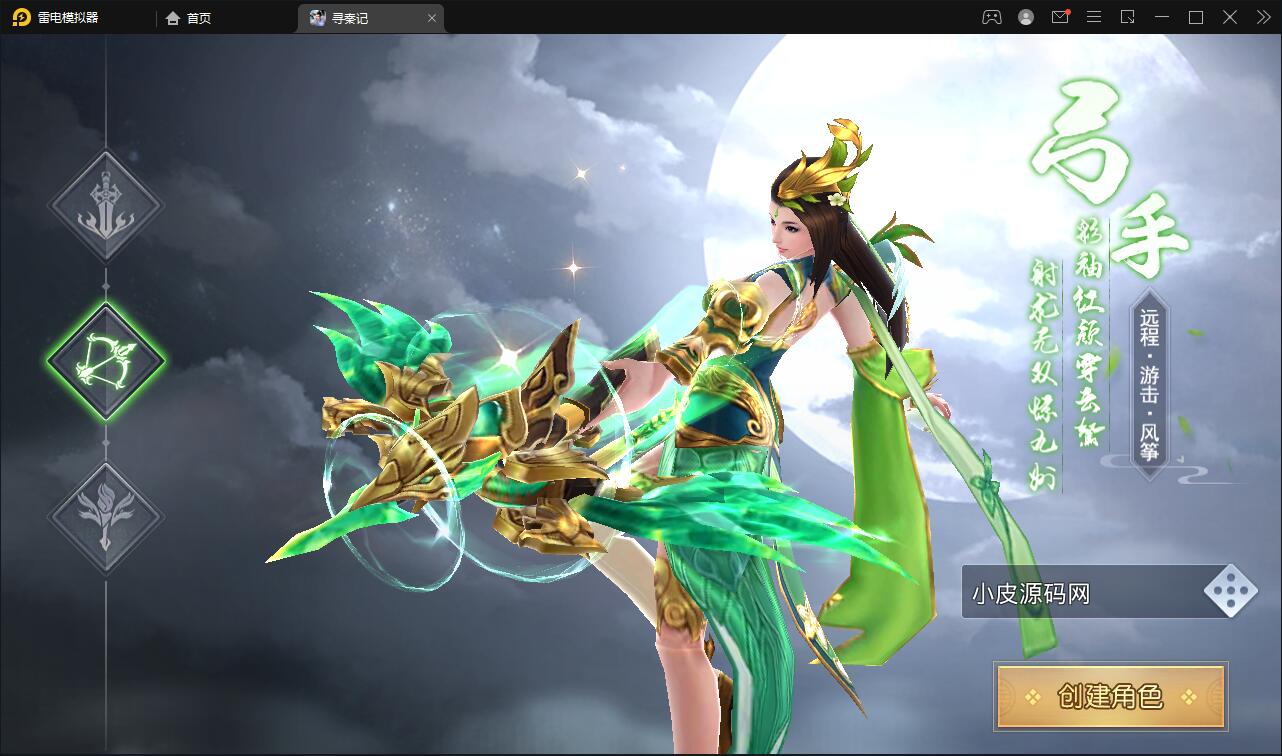Close the 寻秦记 emulator tab
The image size is (1282, 756).
pos(432,18)
